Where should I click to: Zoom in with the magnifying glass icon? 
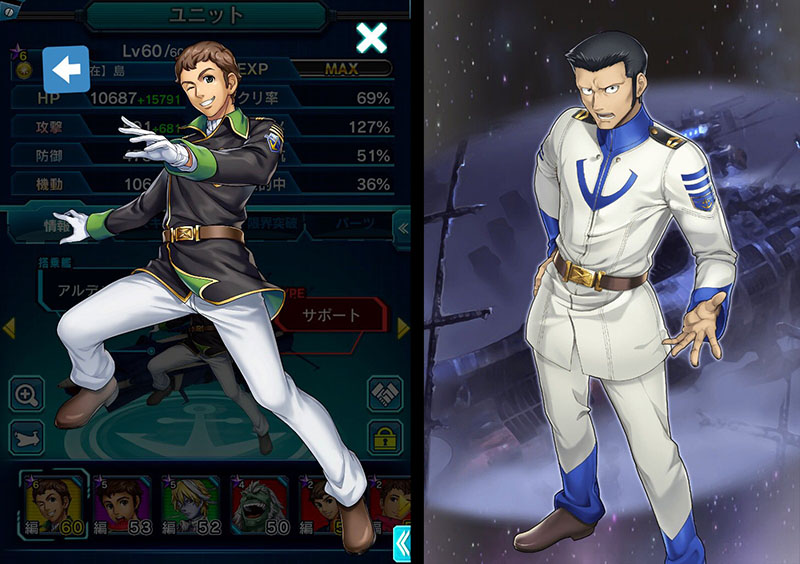(x=27, y=394)
